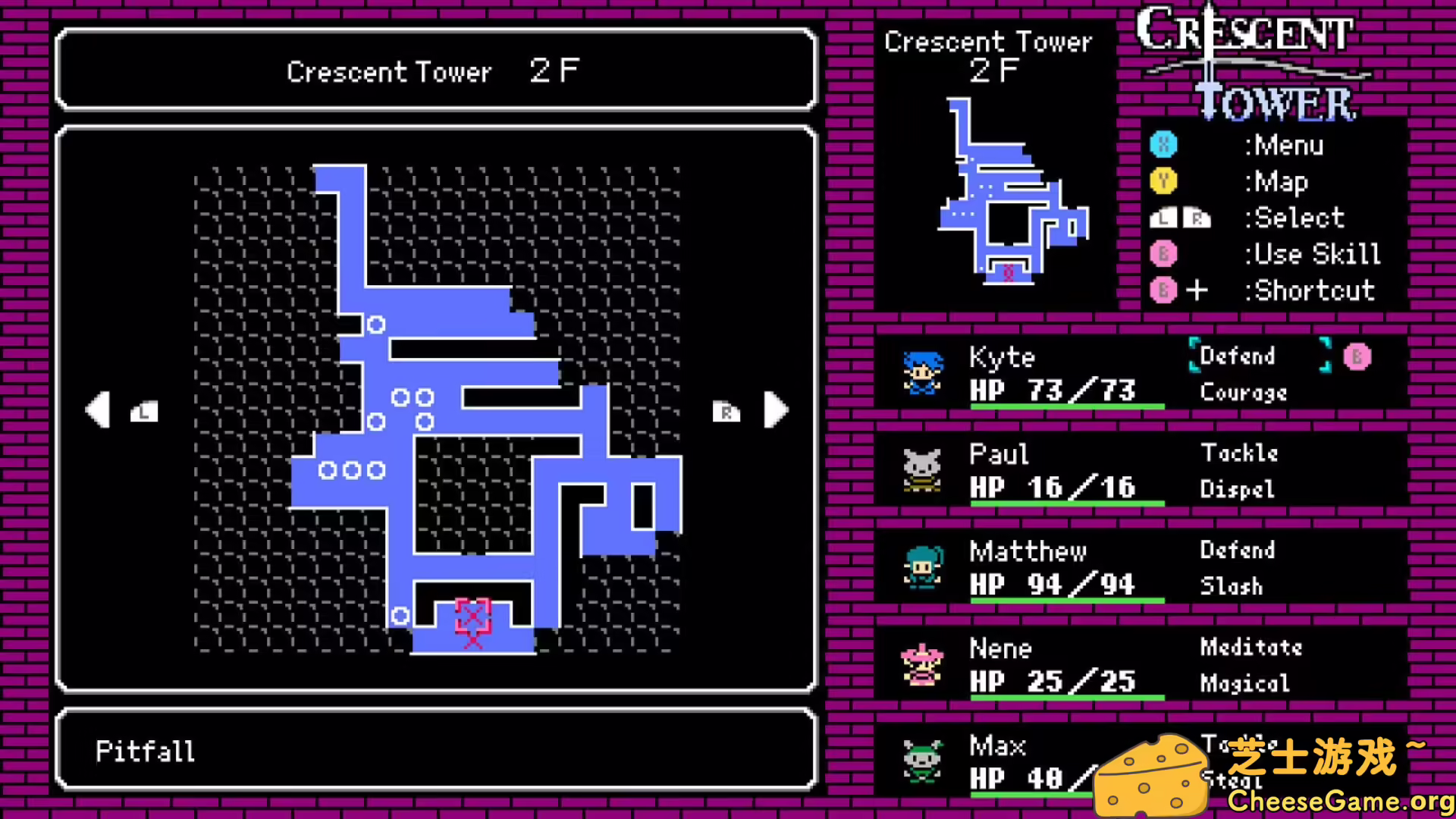Image resolution: width=1456 pixels, height=819 pixels.
Task: Click the right arrow to view next floor
Action: (x=775, y=409)
